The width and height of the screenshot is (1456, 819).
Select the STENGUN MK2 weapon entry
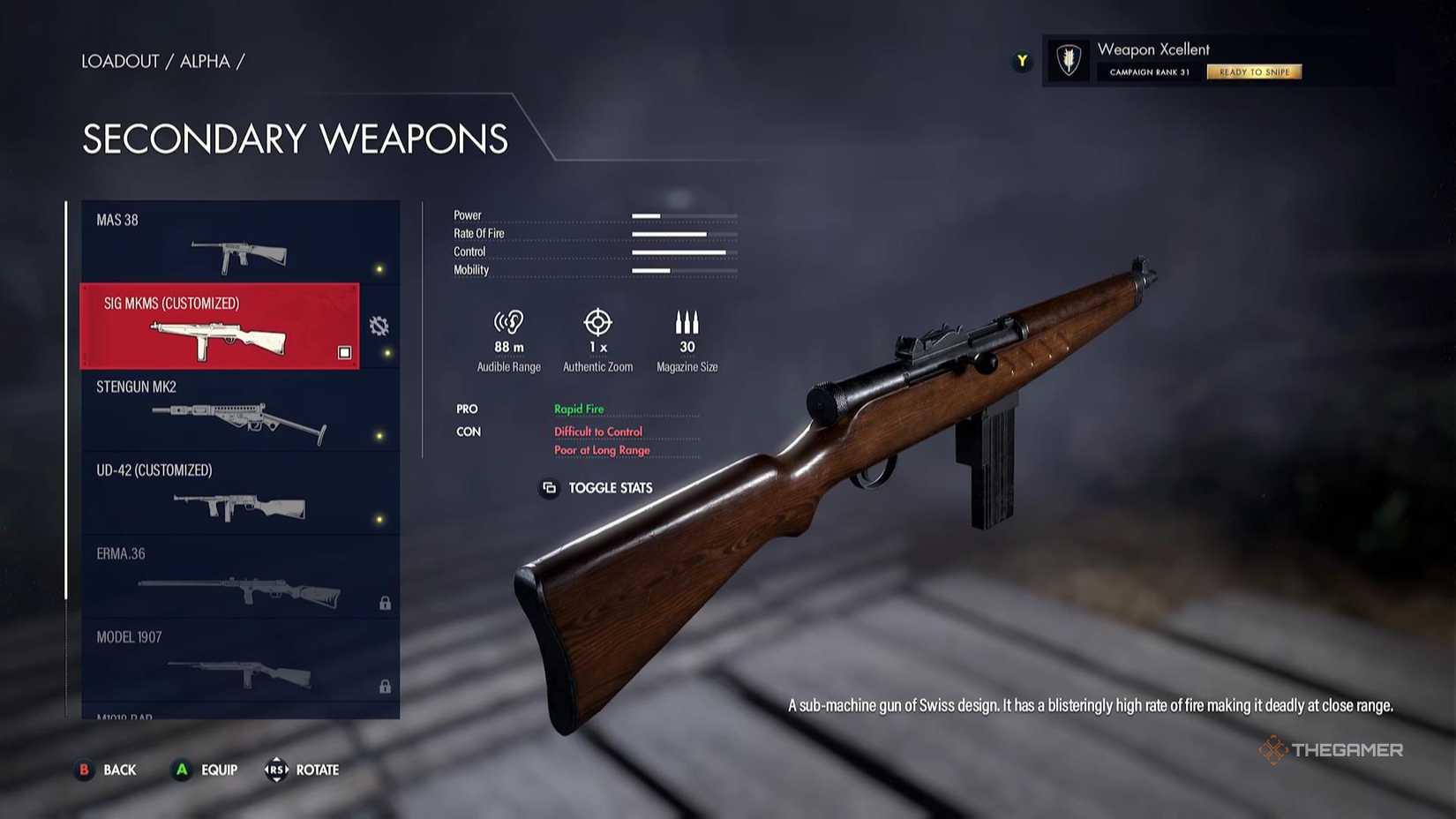click(221, 410)
